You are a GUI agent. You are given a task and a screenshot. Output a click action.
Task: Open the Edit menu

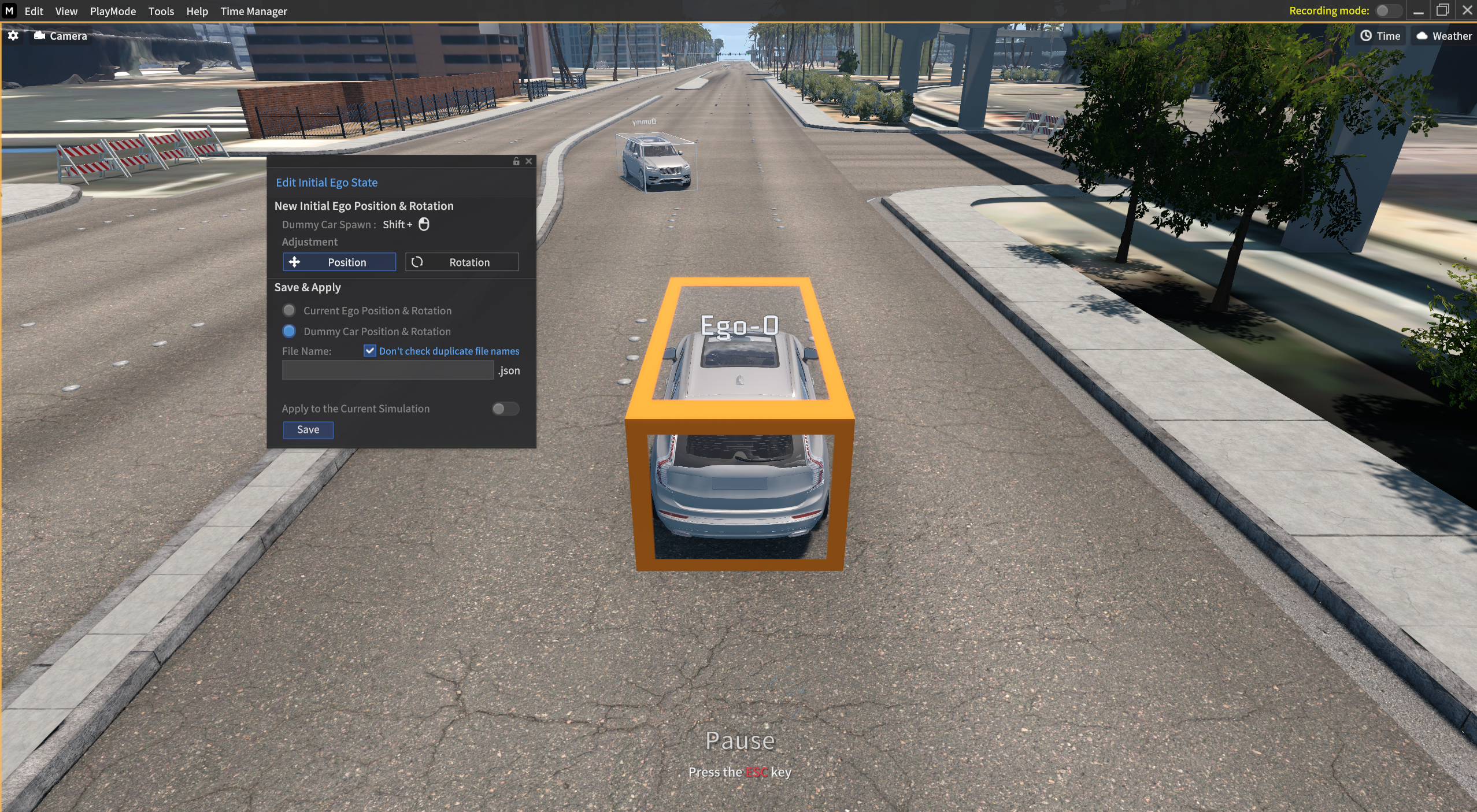pos(34,11)
